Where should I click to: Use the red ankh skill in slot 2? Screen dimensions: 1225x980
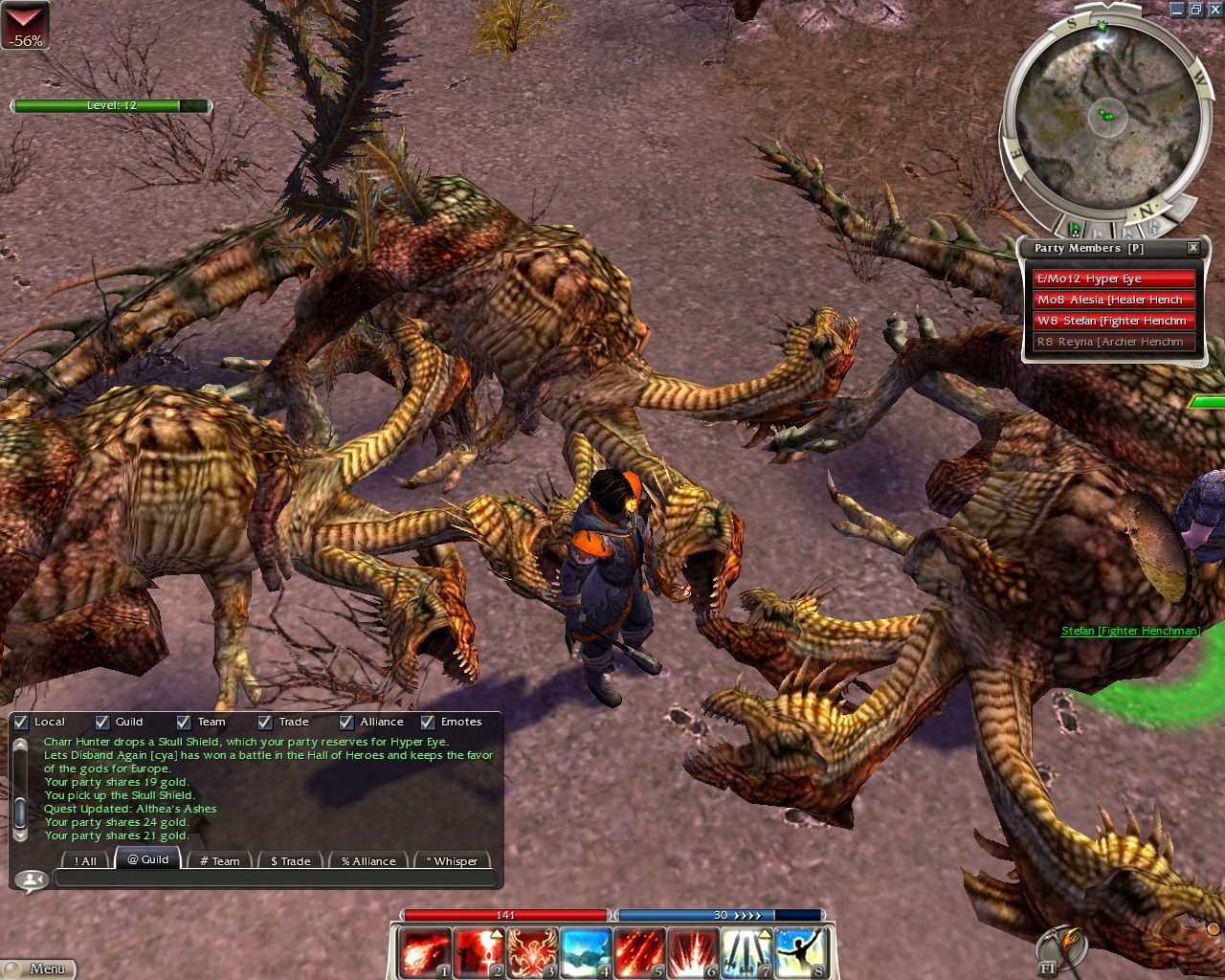(x=479, y=953)
